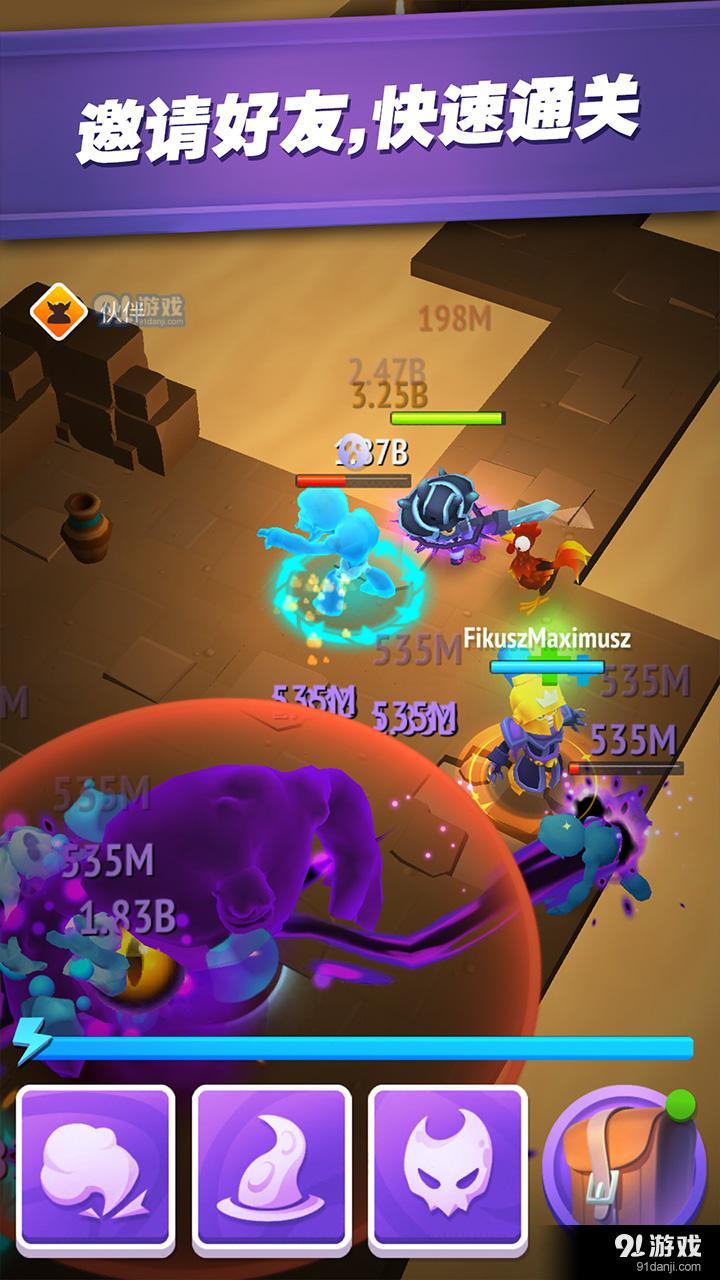
Task: Tap the companion (伙伴) badge icon
Action: (56, 312)
